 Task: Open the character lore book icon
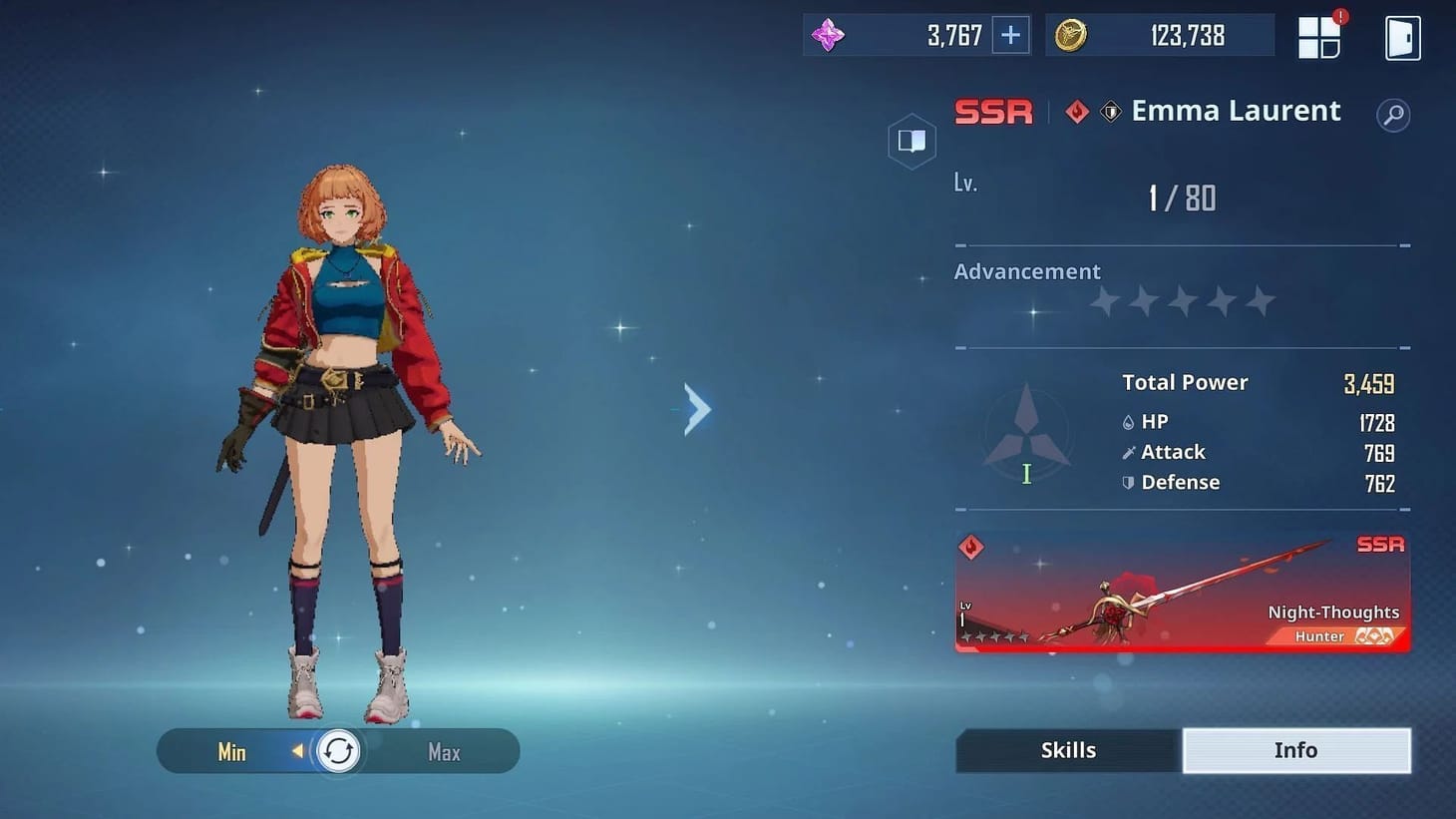(x=911, y=141)
